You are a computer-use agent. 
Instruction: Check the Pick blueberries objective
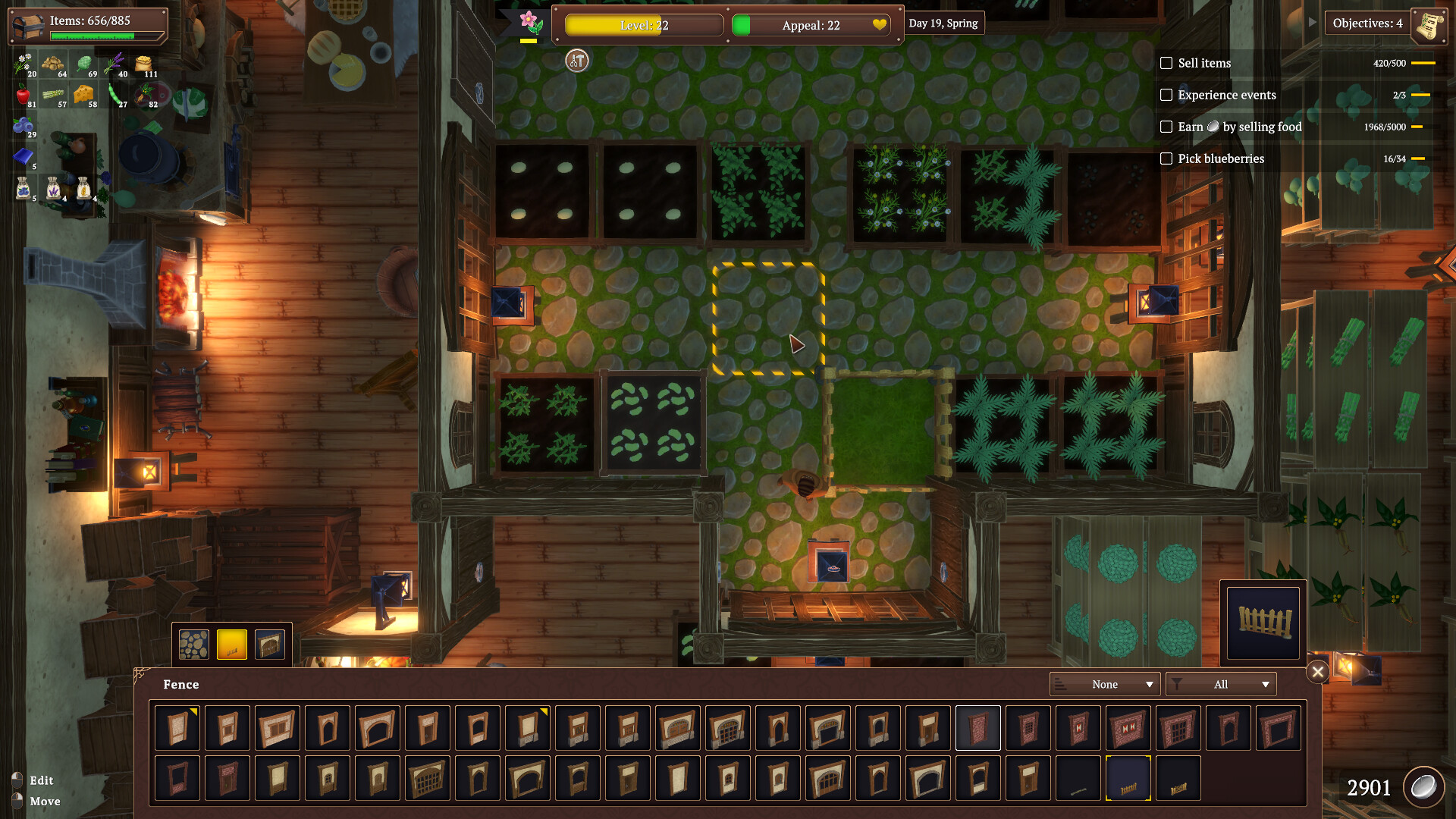tap(1166, 158)
